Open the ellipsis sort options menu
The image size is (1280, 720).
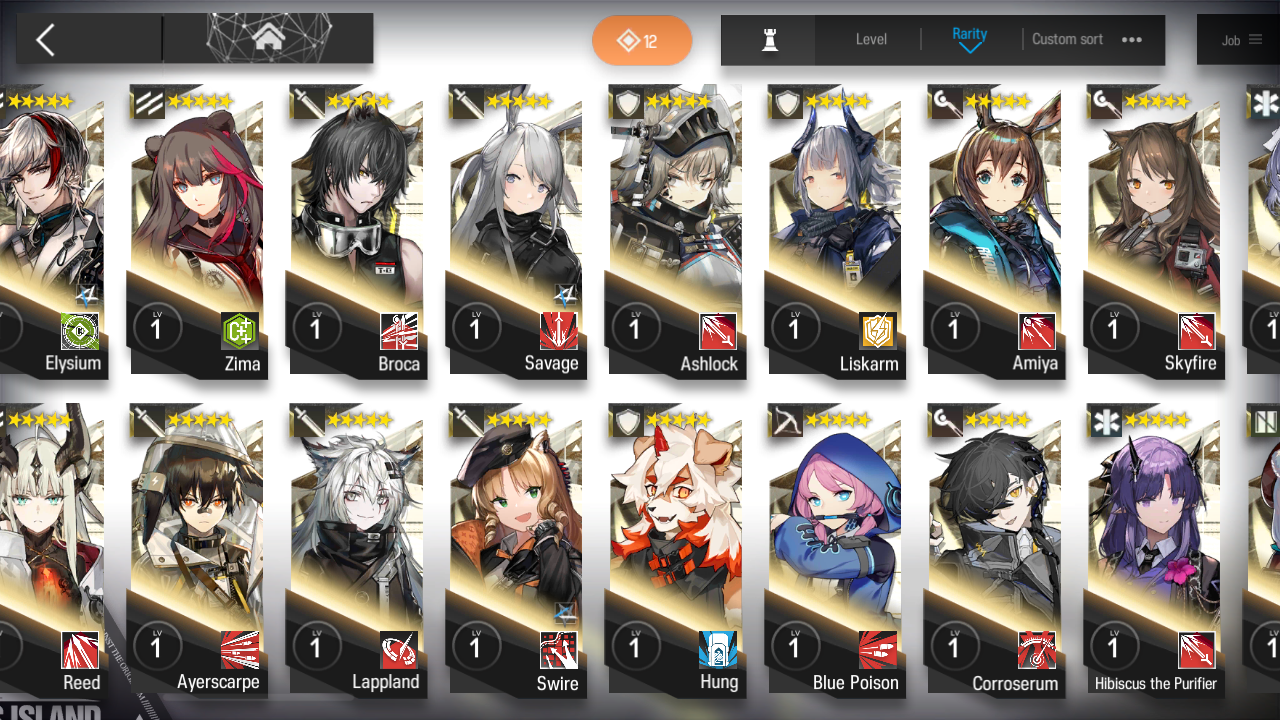pyautogui.click(x=1131, y=40)
